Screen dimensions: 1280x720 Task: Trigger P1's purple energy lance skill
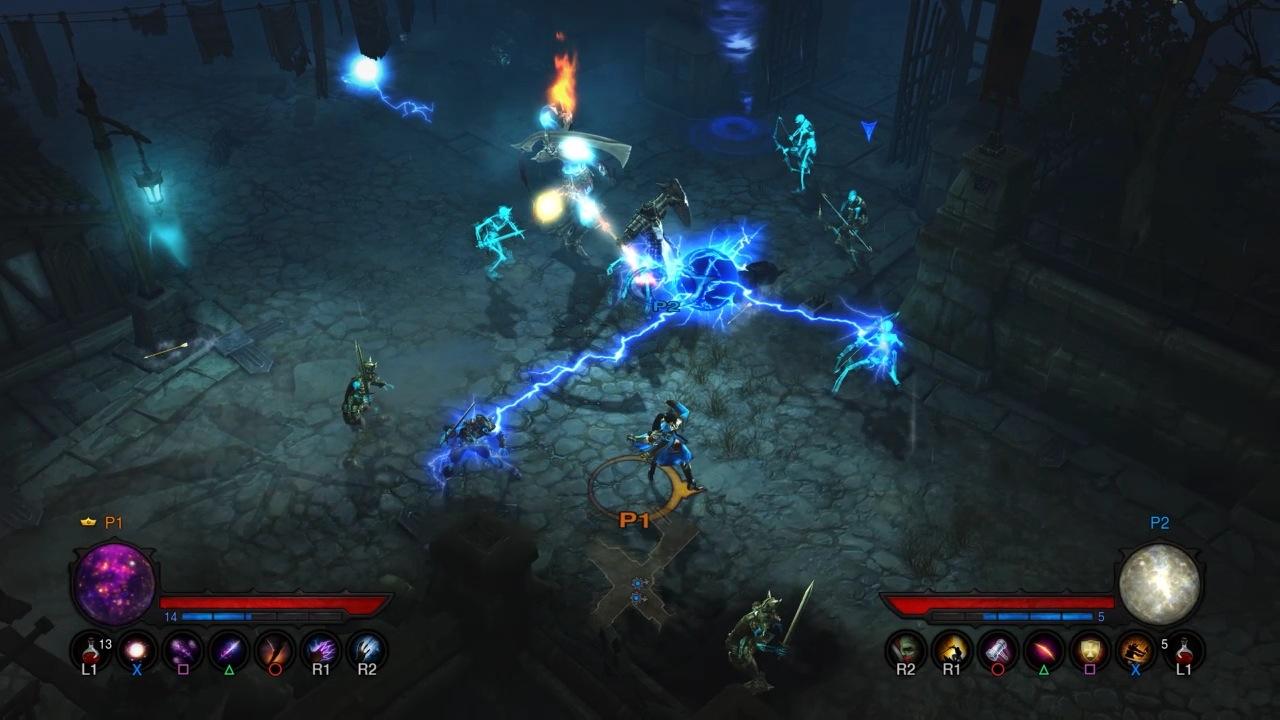tap(229, 650)
